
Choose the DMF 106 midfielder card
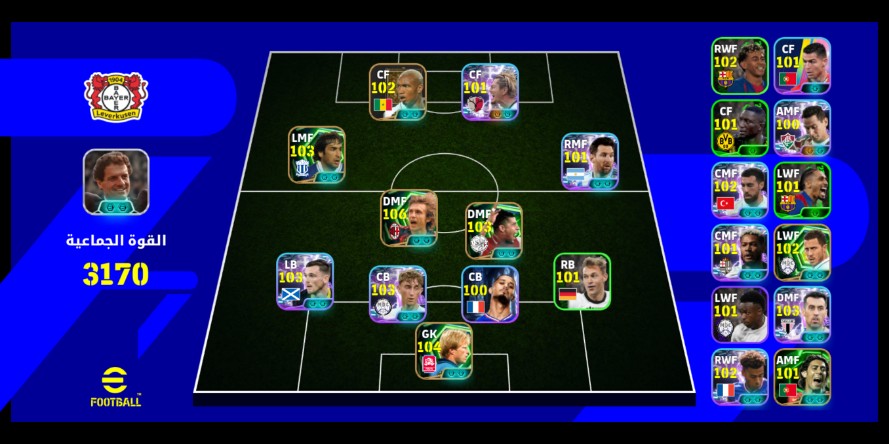click(x=408, y=219)
